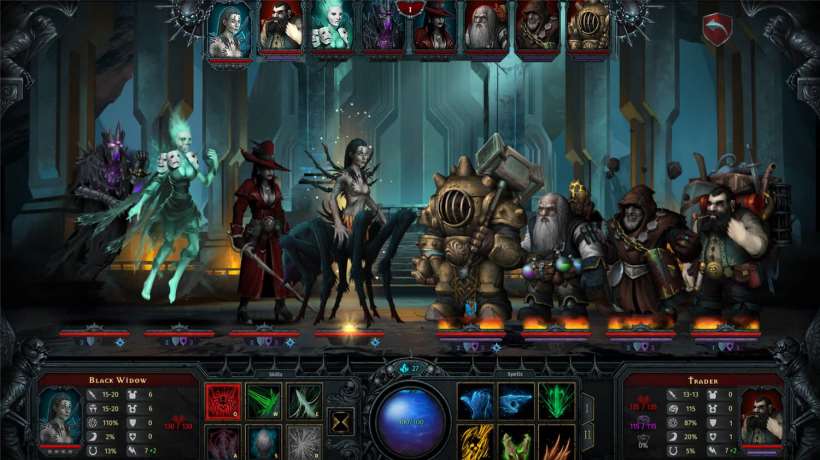This screenshot has height=460, width=820.
Task: Pick the white-bearded dwarf mage turn portrait
Action: pos(486,27)
